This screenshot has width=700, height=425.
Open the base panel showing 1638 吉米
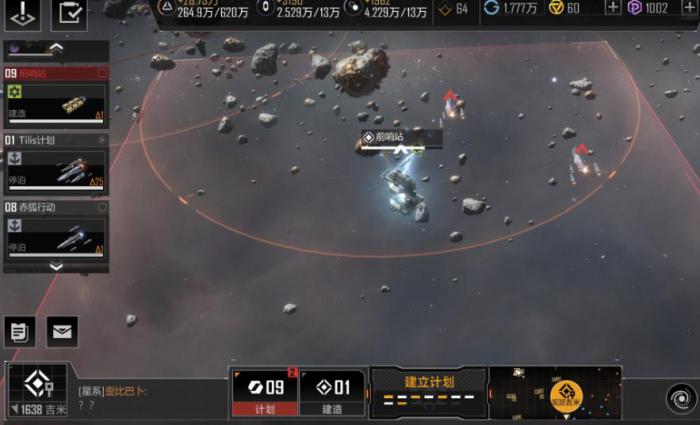point(37,391)
